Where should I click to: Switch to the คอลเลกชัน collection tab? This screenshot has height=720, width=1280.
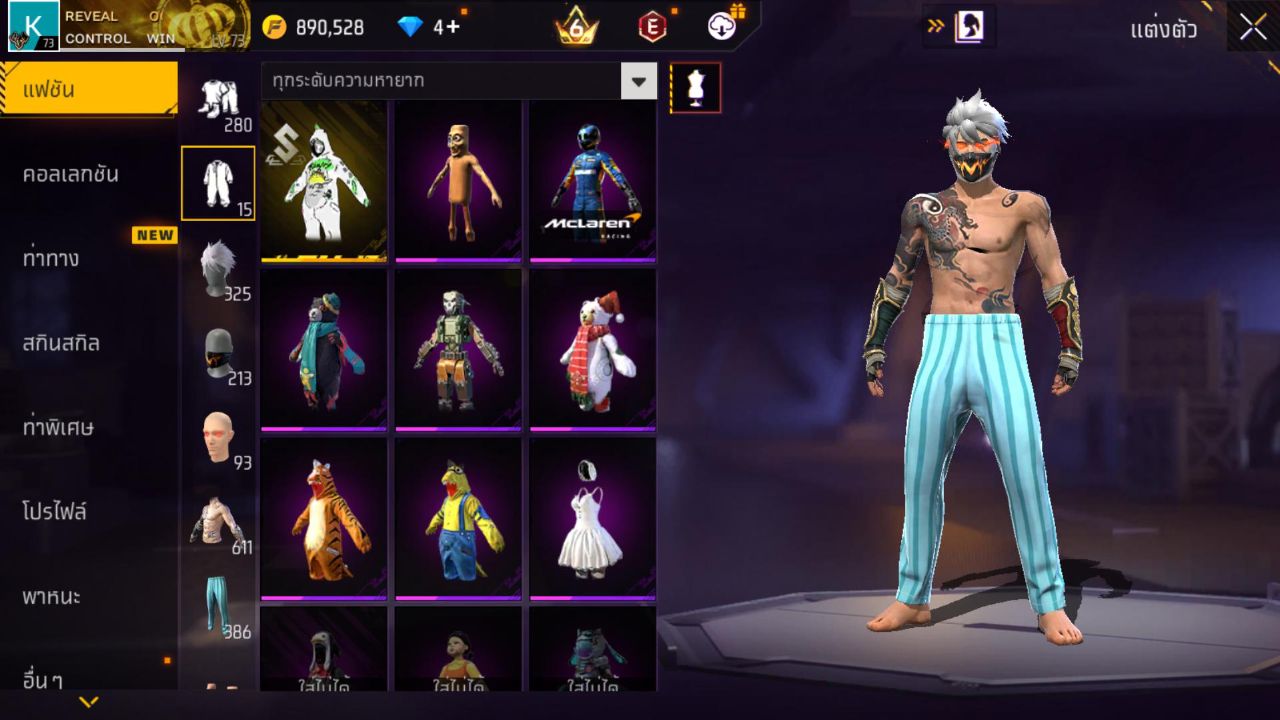pyautogui.click(x=72, y=174)
